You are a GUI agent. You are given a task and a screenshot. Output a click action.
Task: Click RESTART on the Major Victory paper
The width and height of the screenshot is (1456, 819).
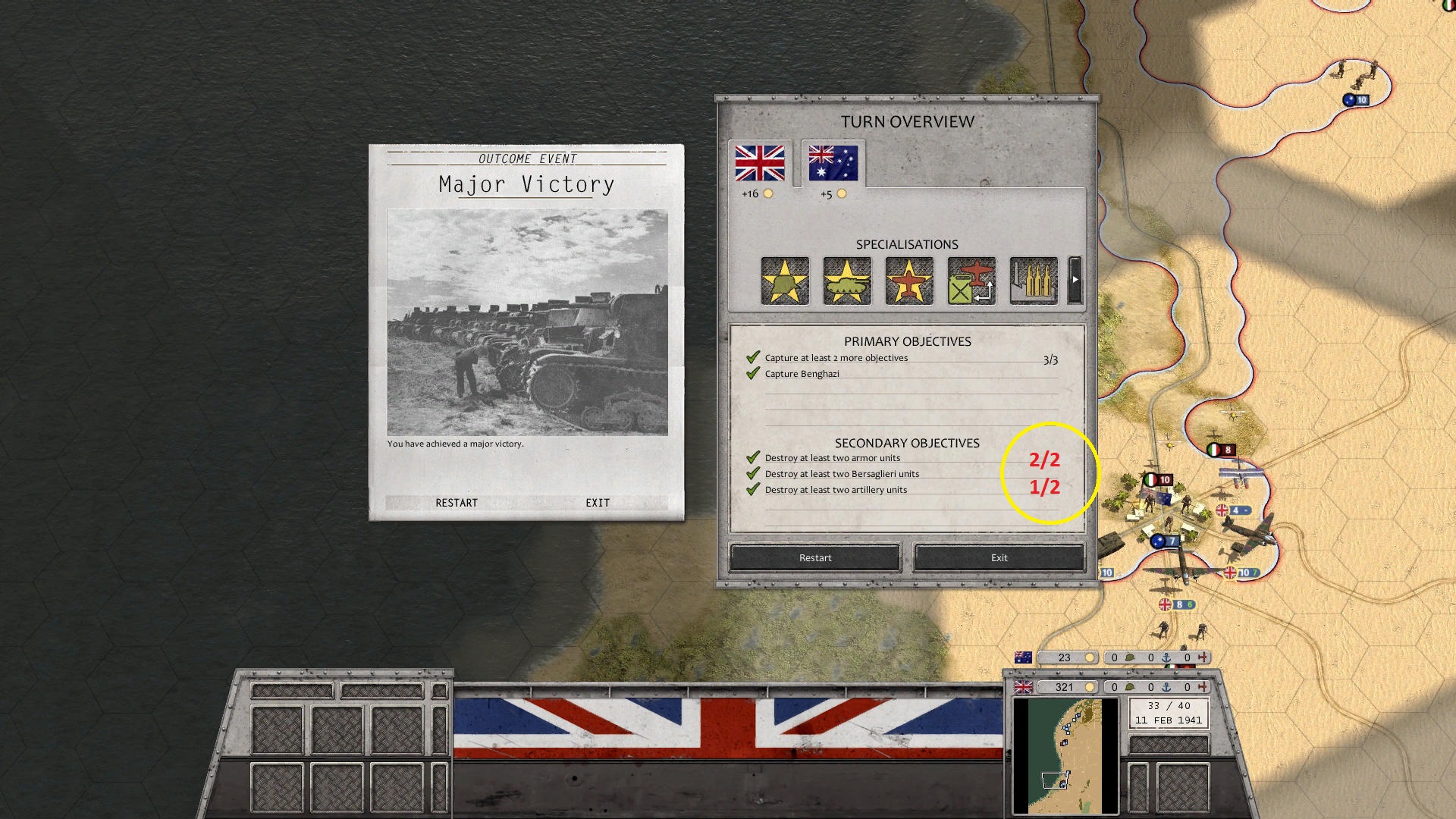pyautogui.click(x=457, y=502)
